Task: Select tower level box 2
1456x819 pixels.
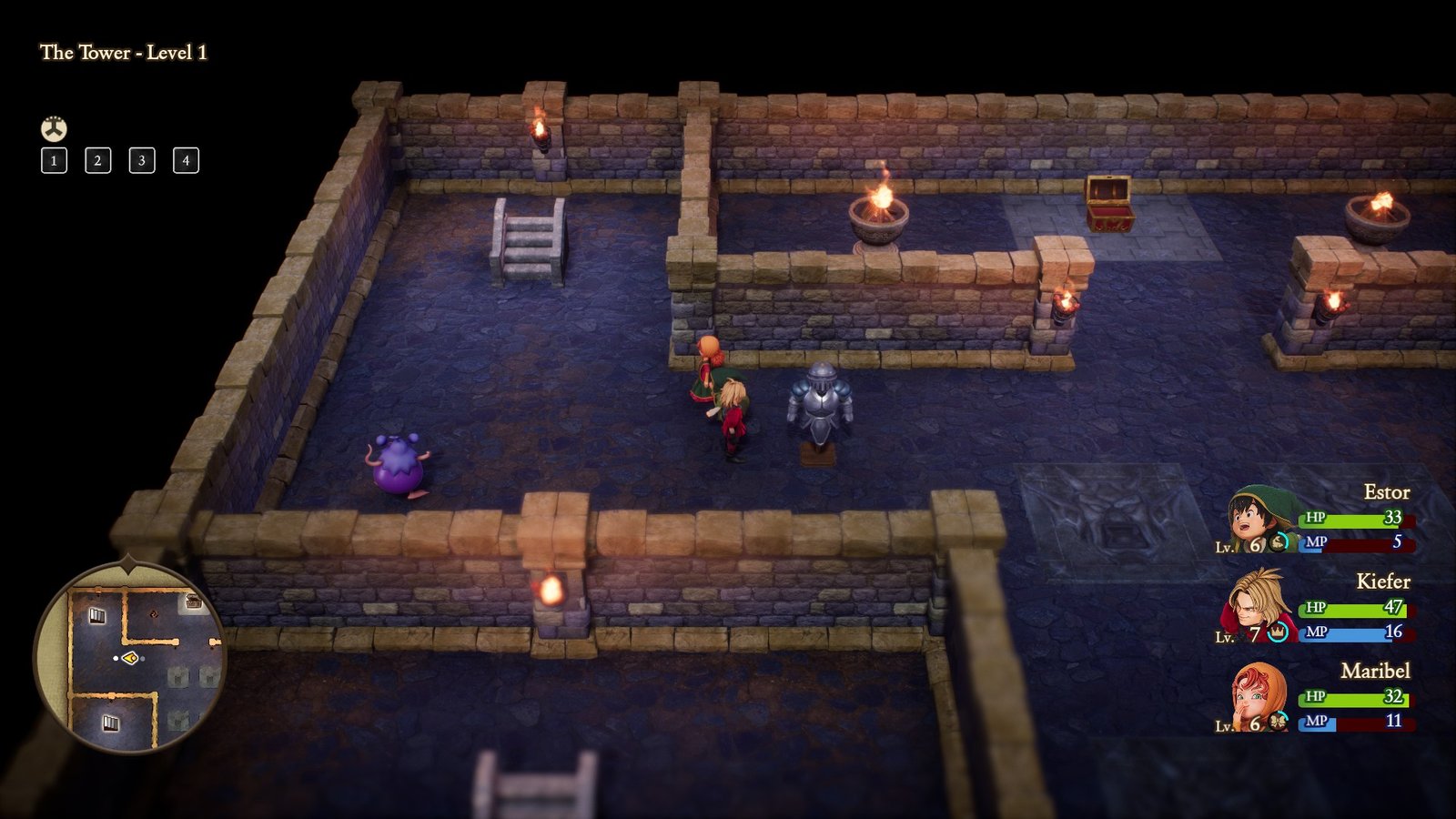Action: pos(97,161)
